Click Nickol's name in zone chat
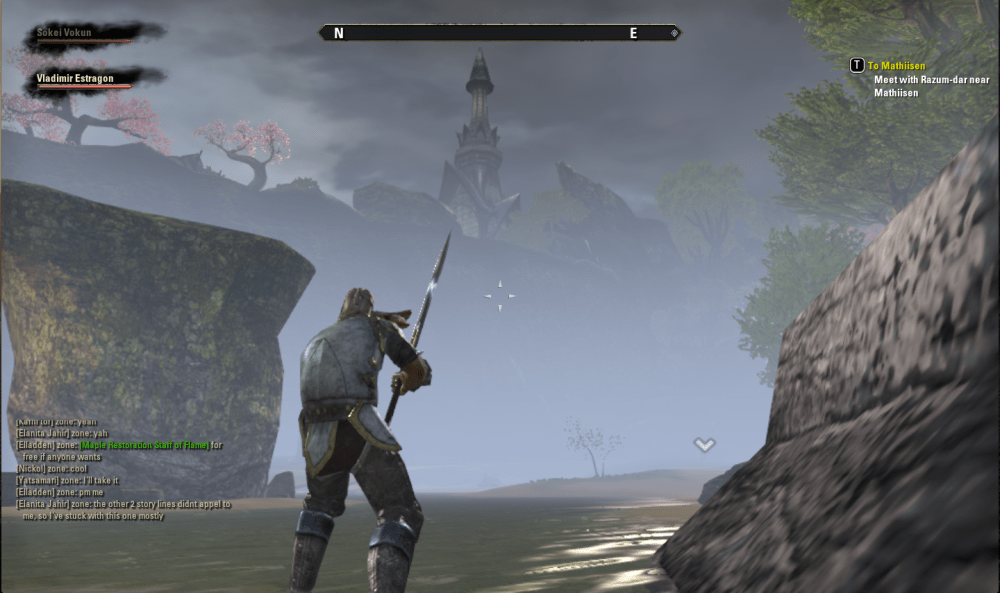The height and width of the screenshot is (593, 1000). tap(31, 469)
